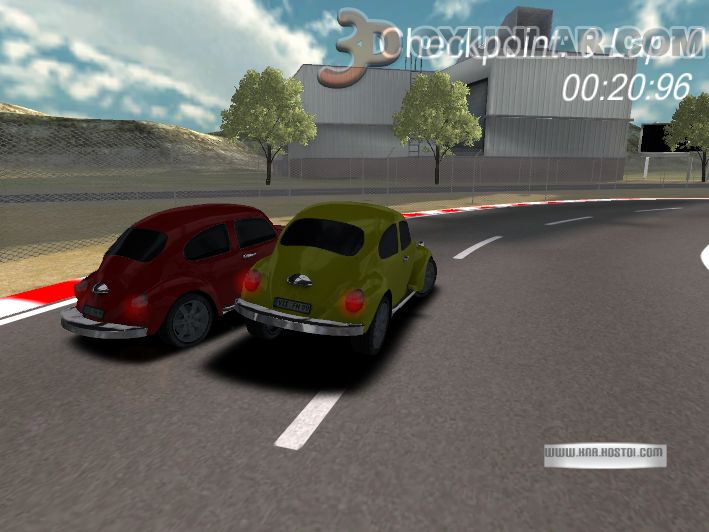Visit the www.kaa.hostoi.com badge link
Image resolution: width=709 pixels, height=532 pixels.
(x=605, y=453)
